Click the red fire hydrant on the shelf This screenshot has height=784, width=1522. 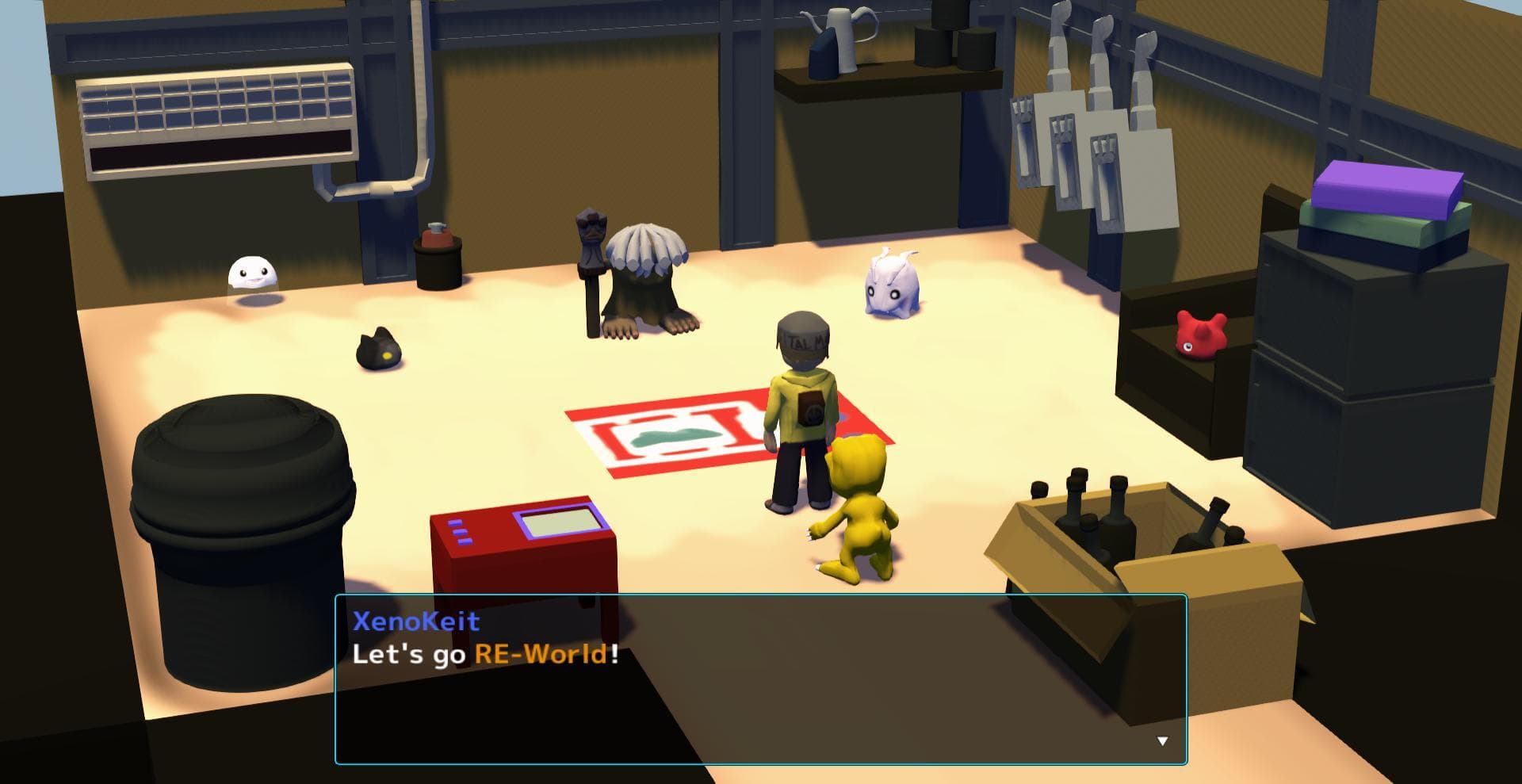point(437,238)
